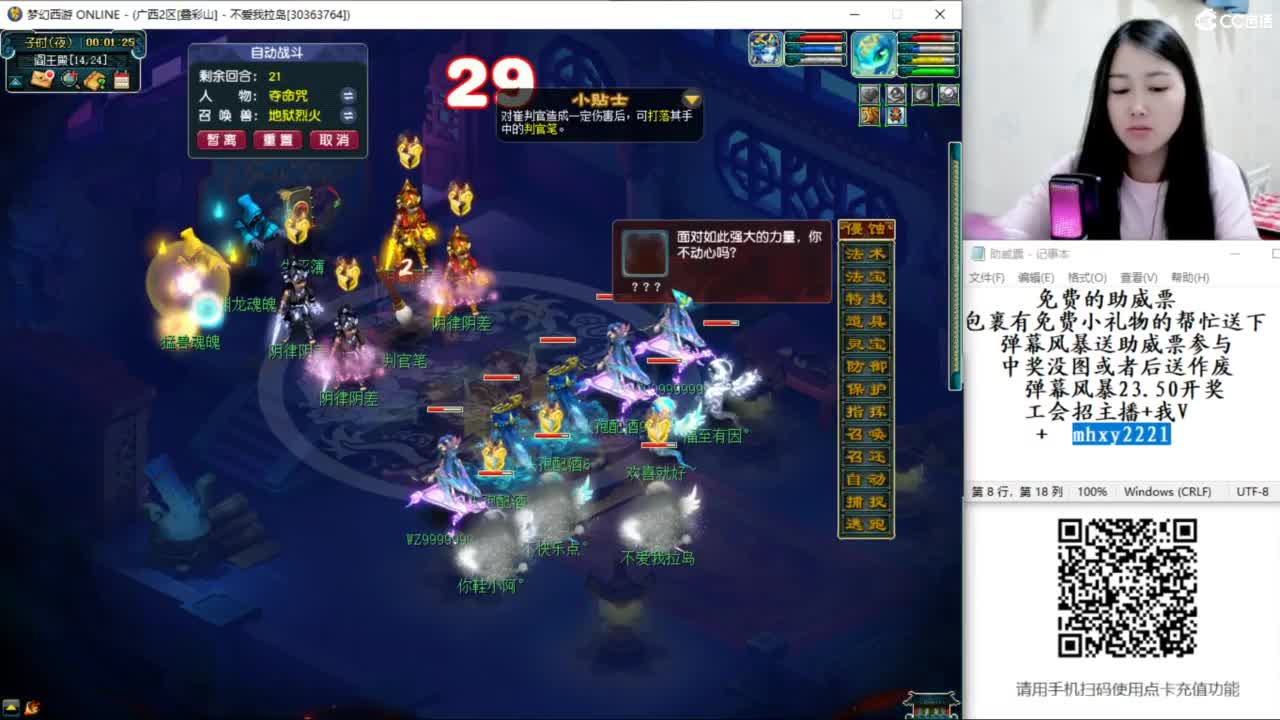Open the calendar icon in the top-left panel

[122, 80]
